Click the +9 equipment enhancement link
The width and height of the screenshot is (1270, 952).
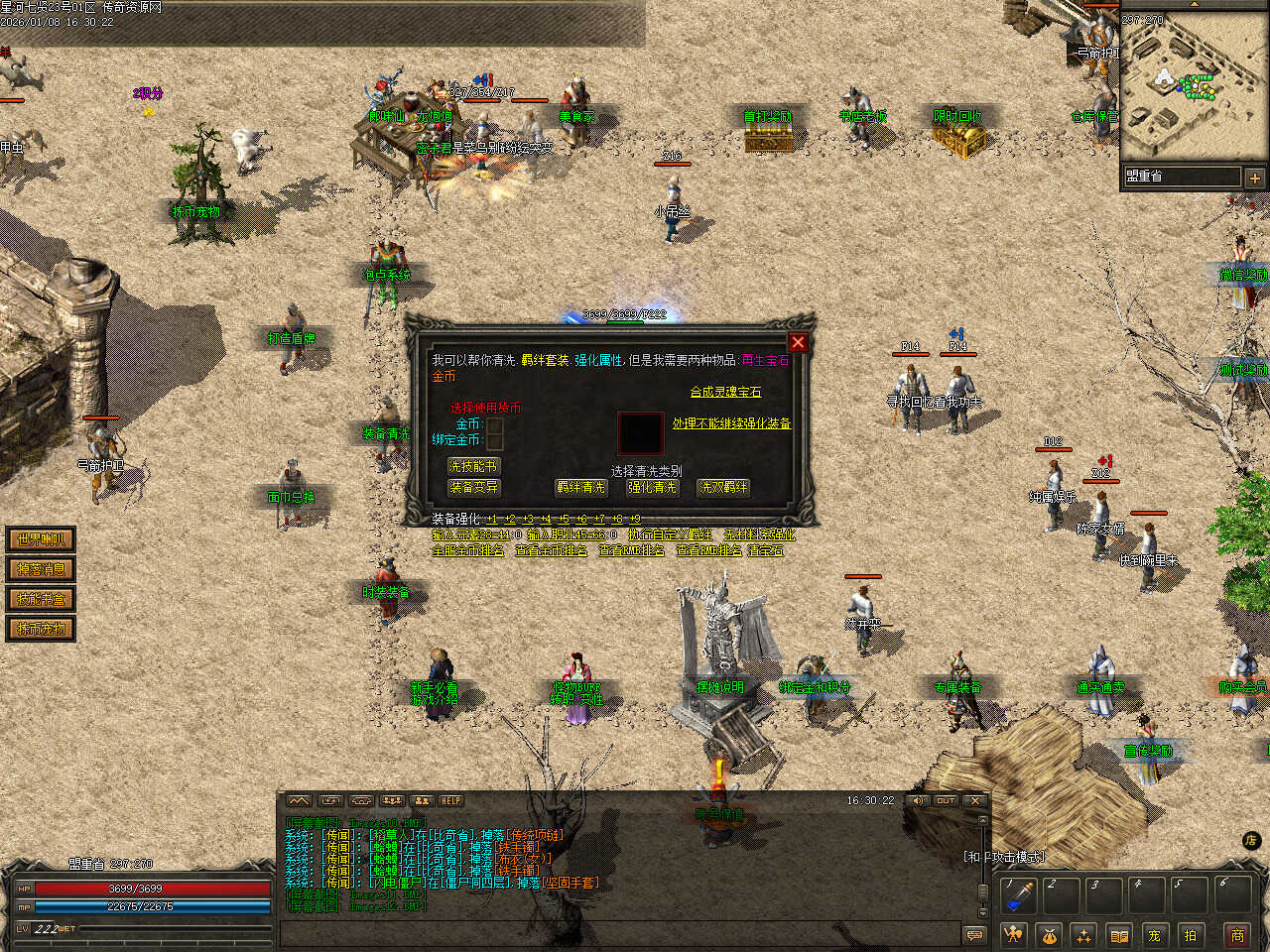pyautogui.click(x=634, y=519)
